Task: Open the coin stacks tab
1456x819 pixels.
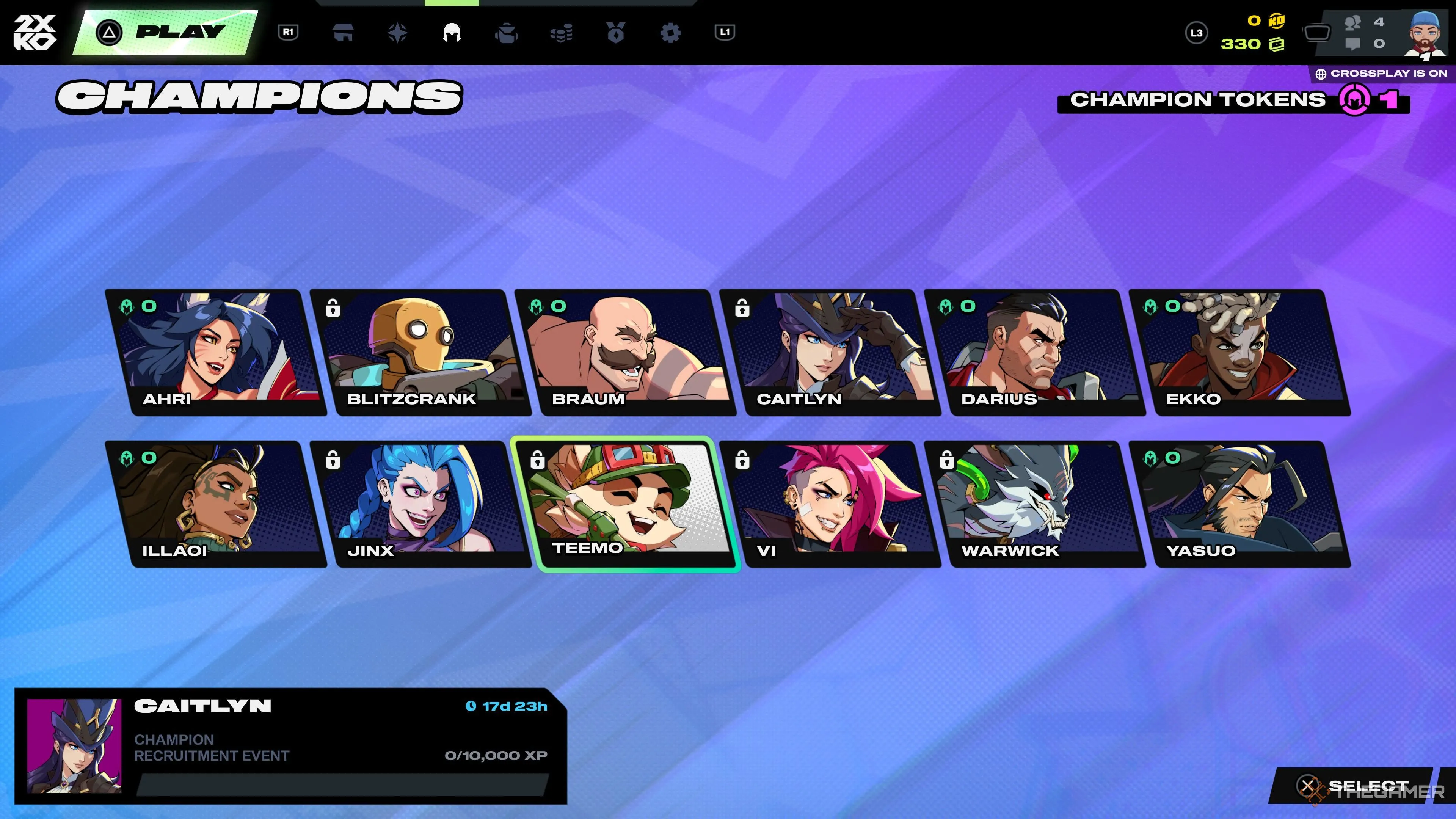Action: tap(561, 33)
